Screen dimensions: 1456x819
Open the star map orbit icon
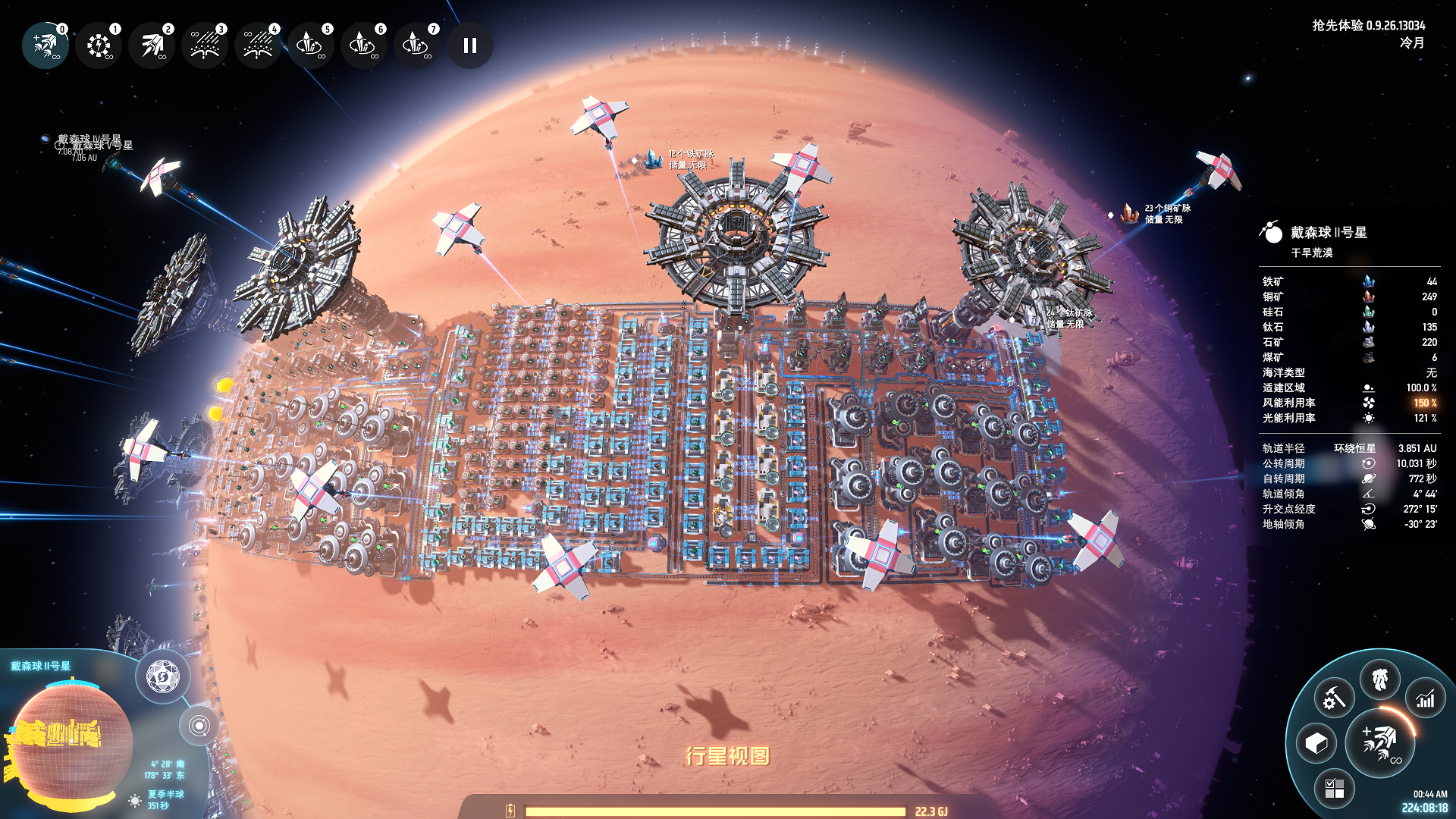pos(199,726)
